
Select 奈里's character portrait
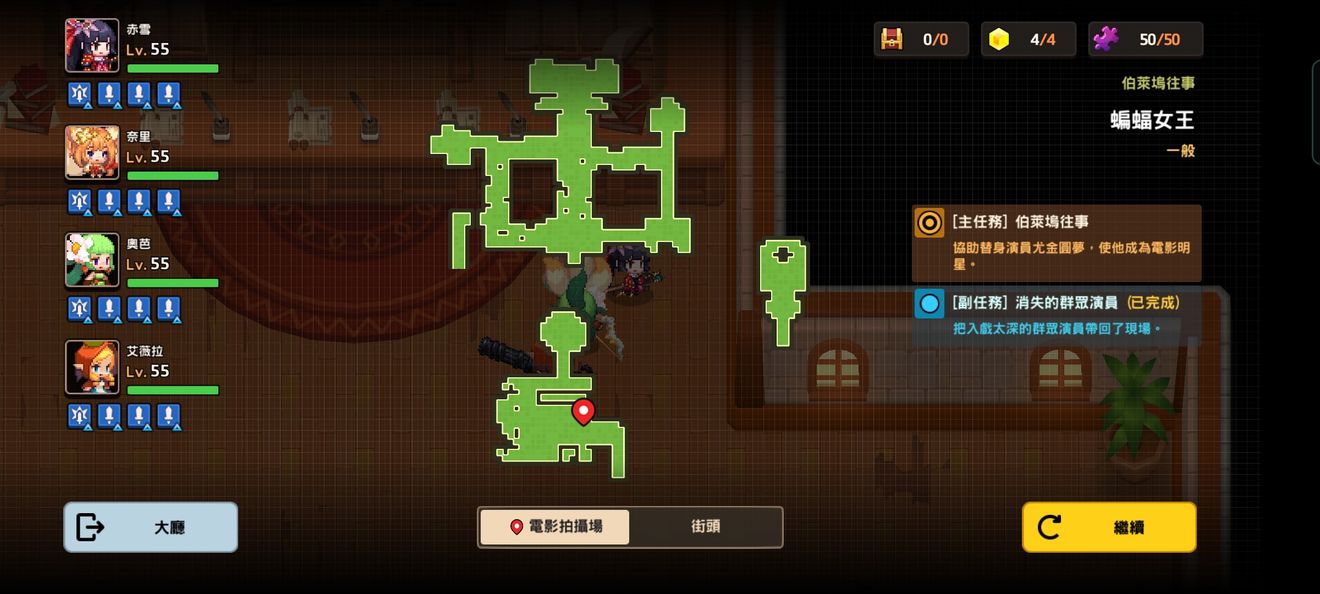[x=92, y=153]
